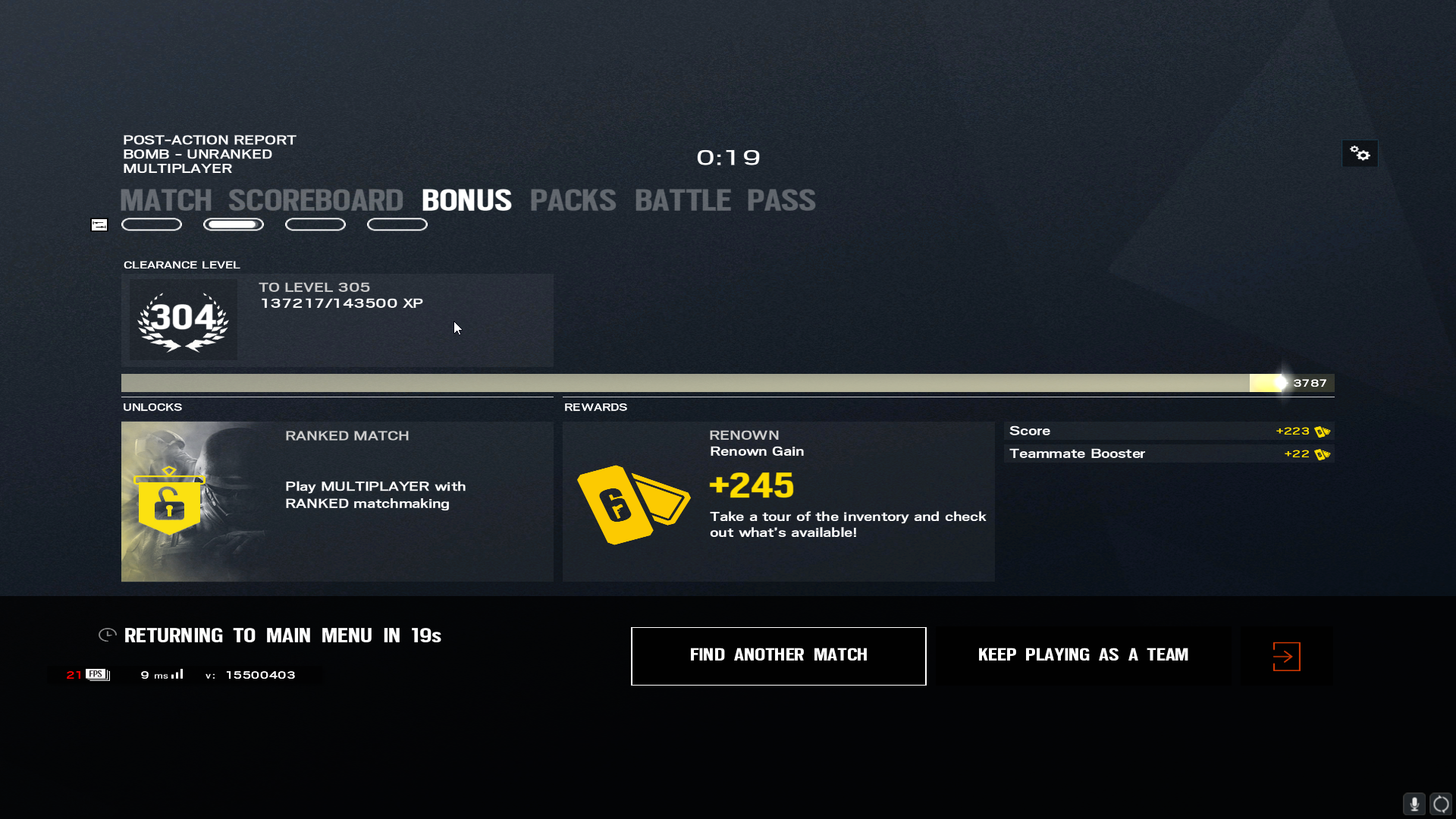Open the SCOREBOARD tab
1456x819 pixels.
click(315, 201)
